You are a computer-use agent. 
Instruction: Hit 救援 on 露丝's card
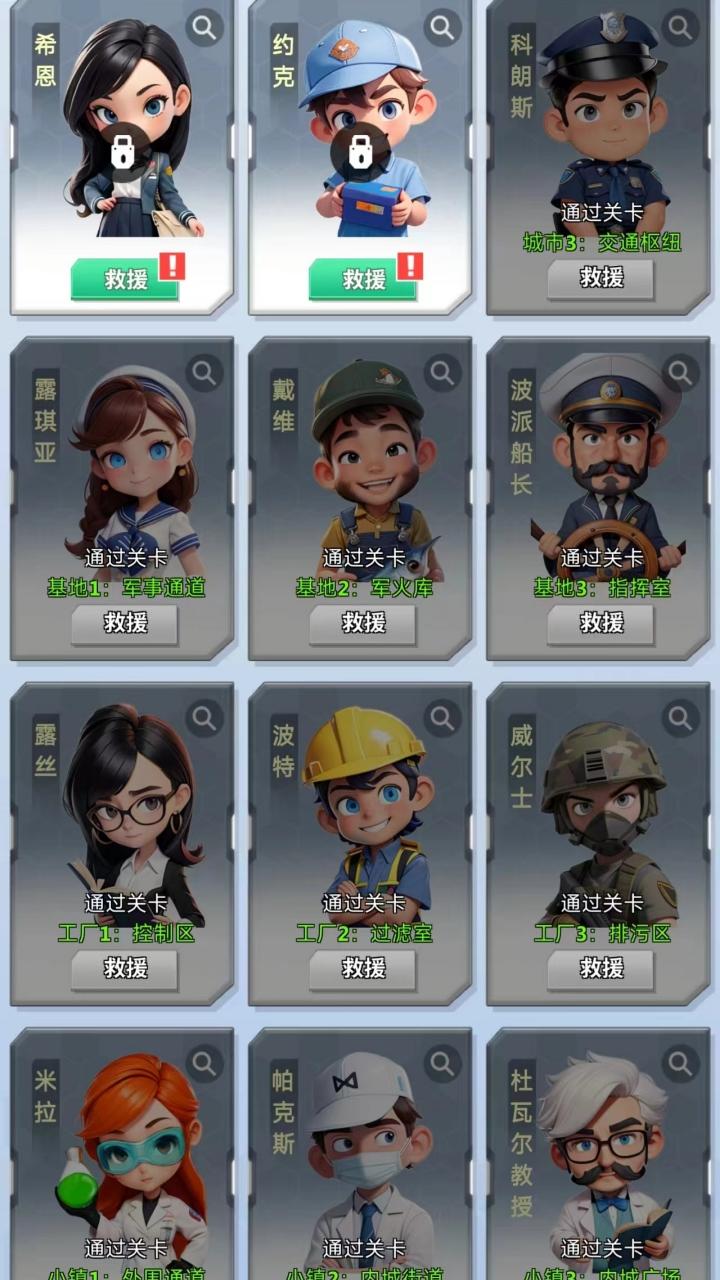click(125, 969)
